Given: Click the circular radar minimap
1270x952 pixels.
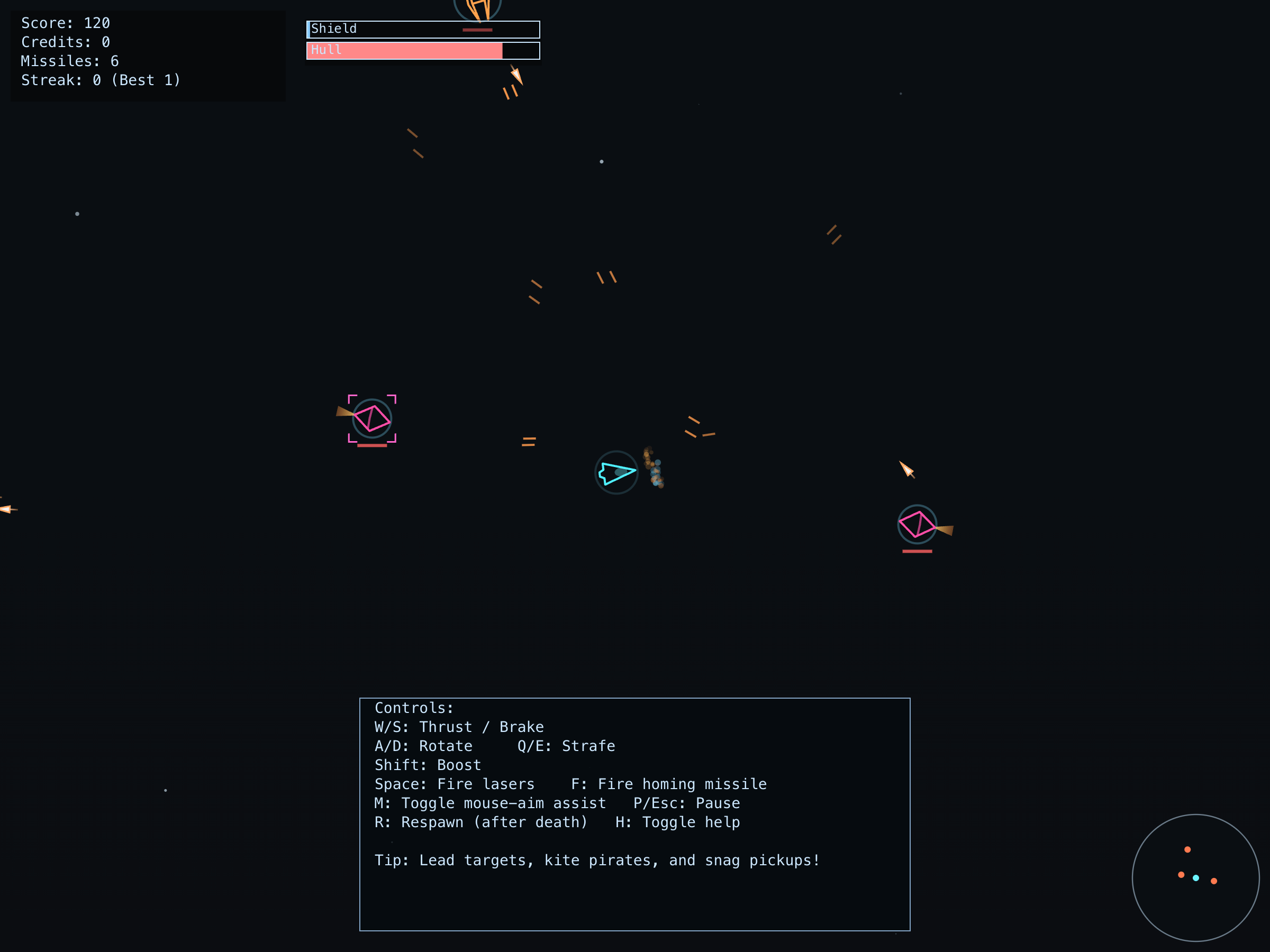Looking at the screenshot, I should (1195, 877).
